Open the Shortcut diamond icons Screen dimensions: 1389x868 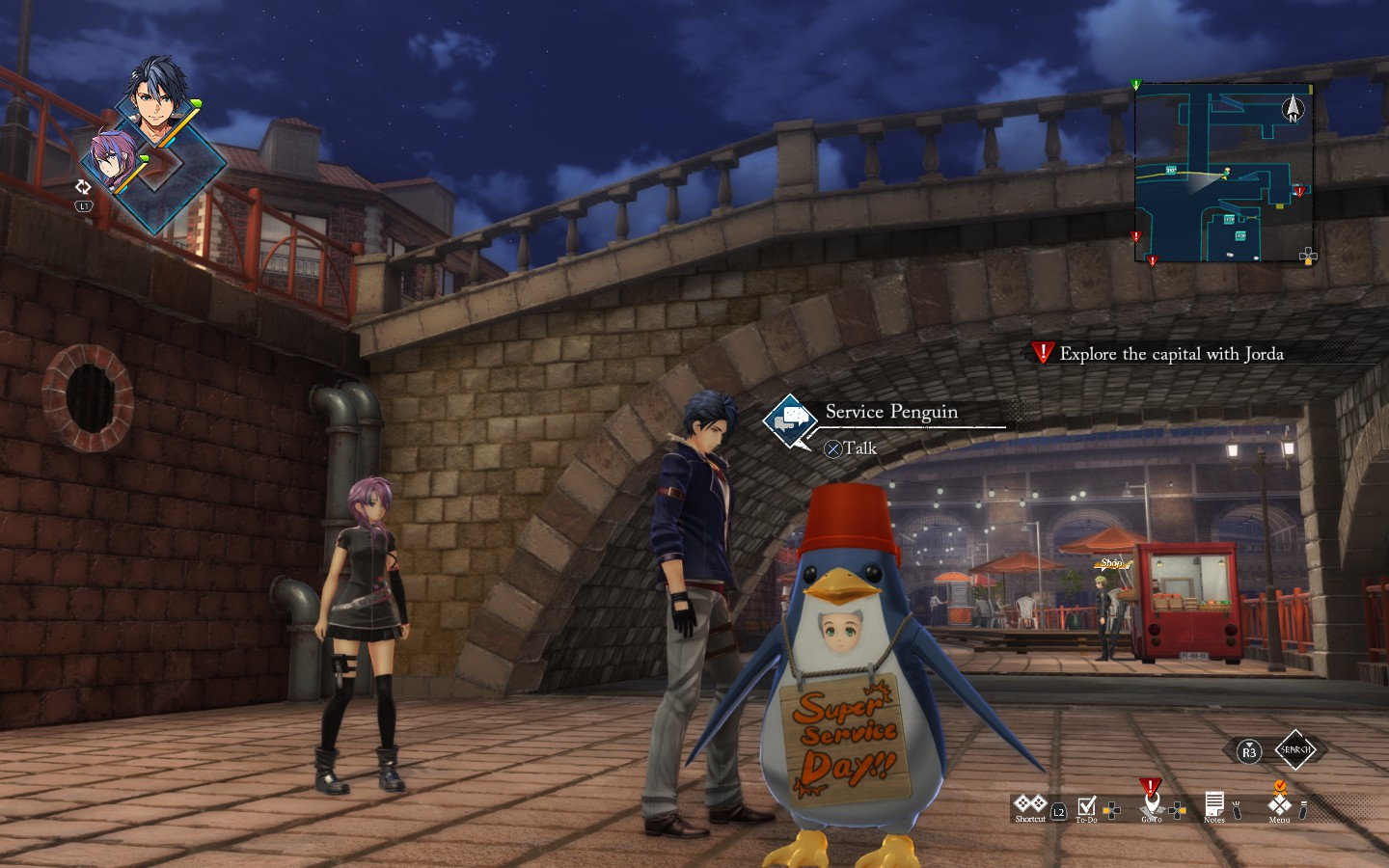coord(1029,803)
